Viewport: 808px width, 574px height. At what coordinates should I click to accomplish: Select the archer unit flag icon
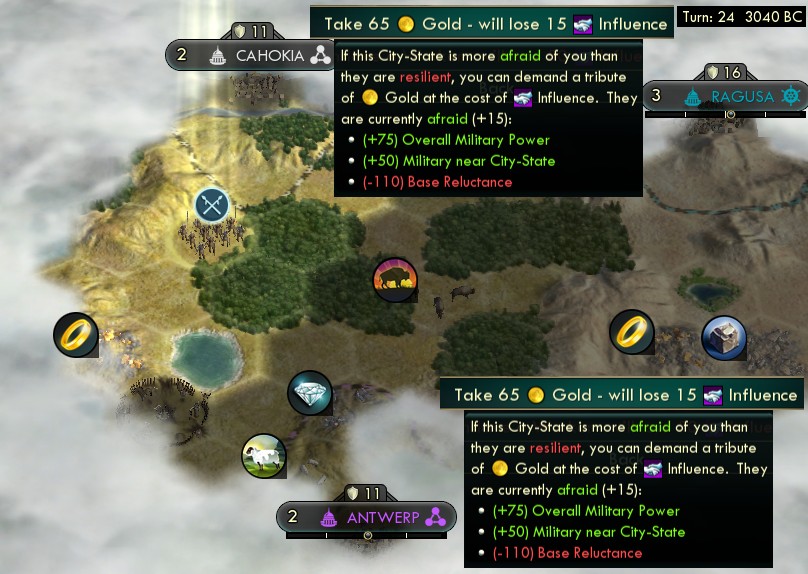click(212, 206)
